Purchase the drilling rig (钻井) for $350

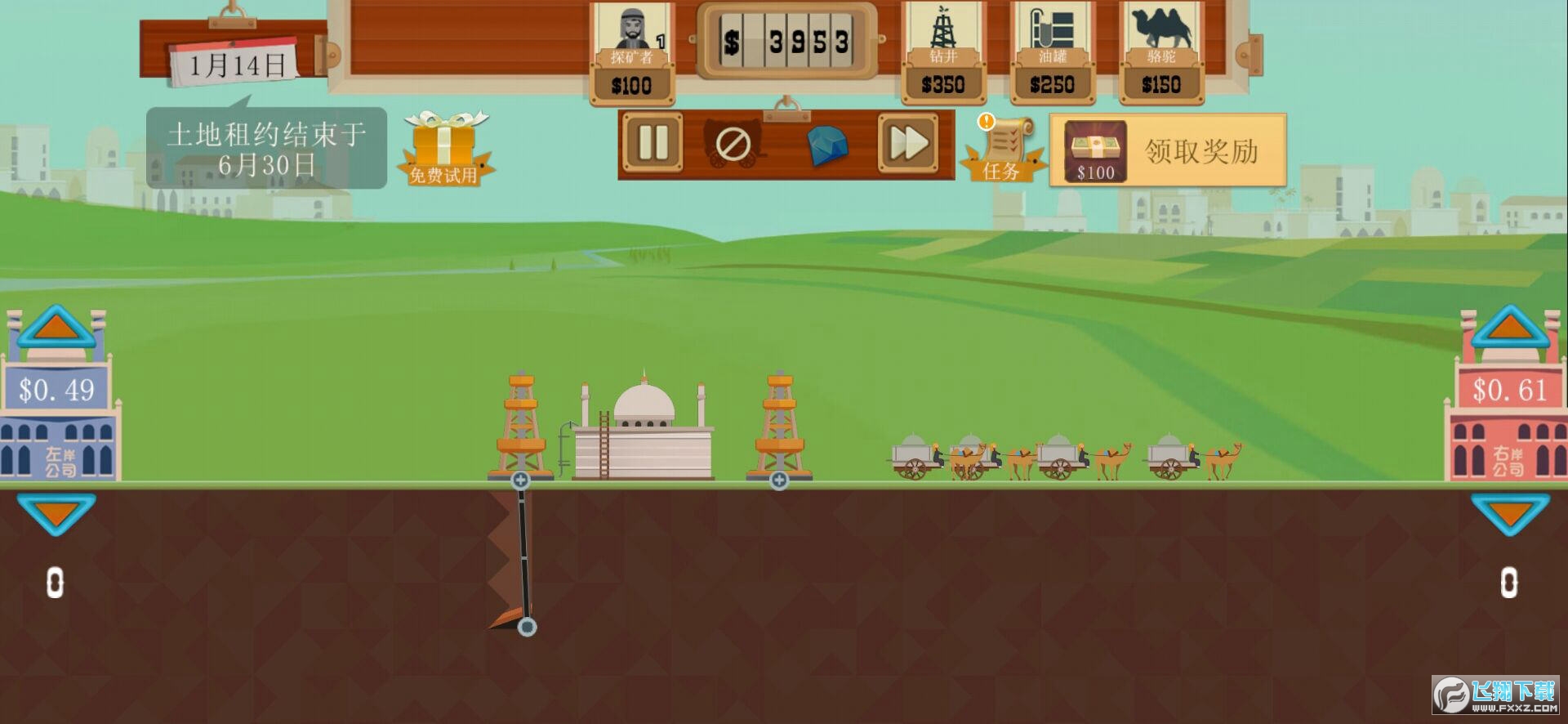tap(943, 54)
